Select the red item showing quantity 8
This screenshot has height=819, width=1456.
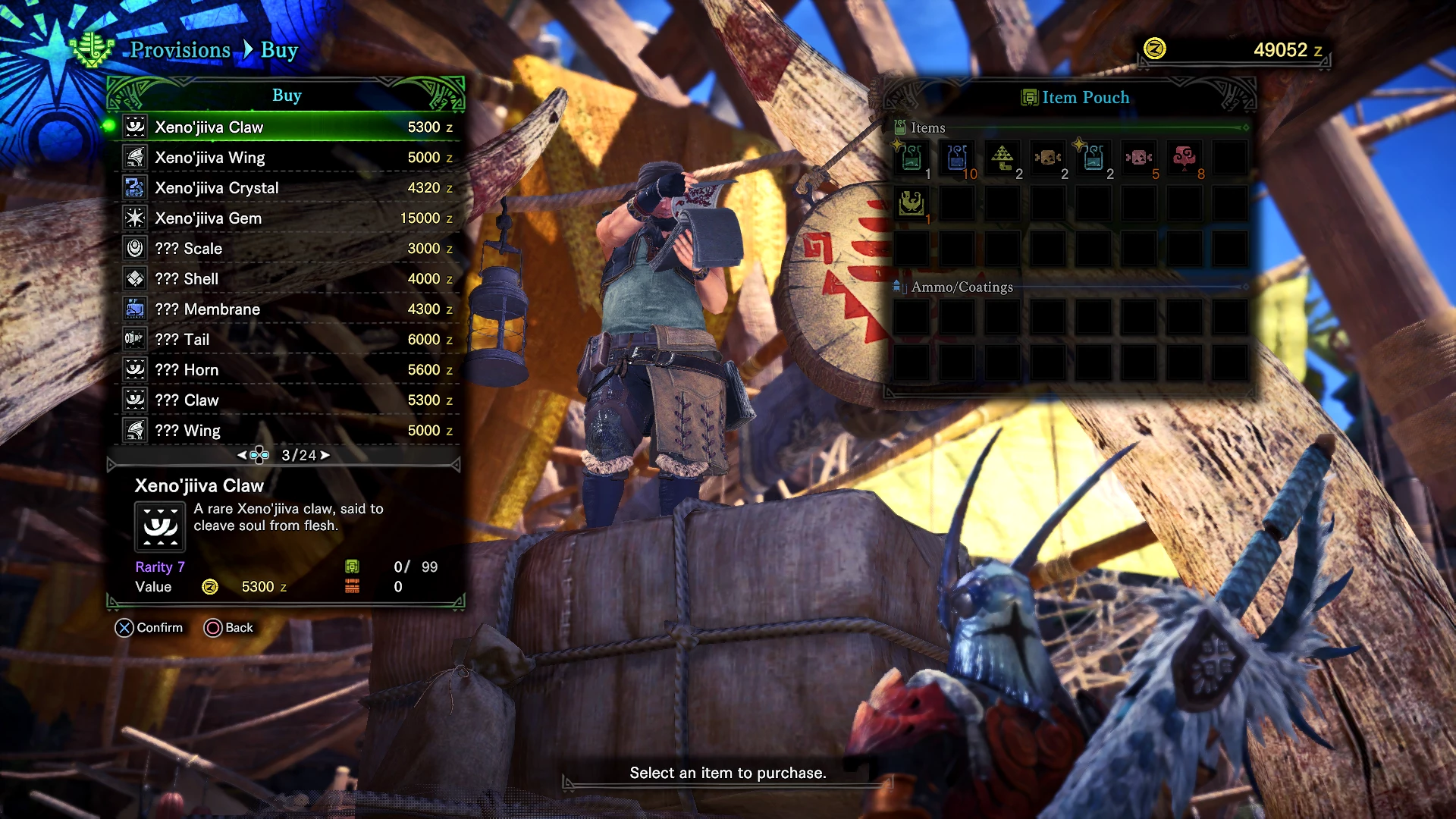pyautogui.click(x=1185, y=158)
